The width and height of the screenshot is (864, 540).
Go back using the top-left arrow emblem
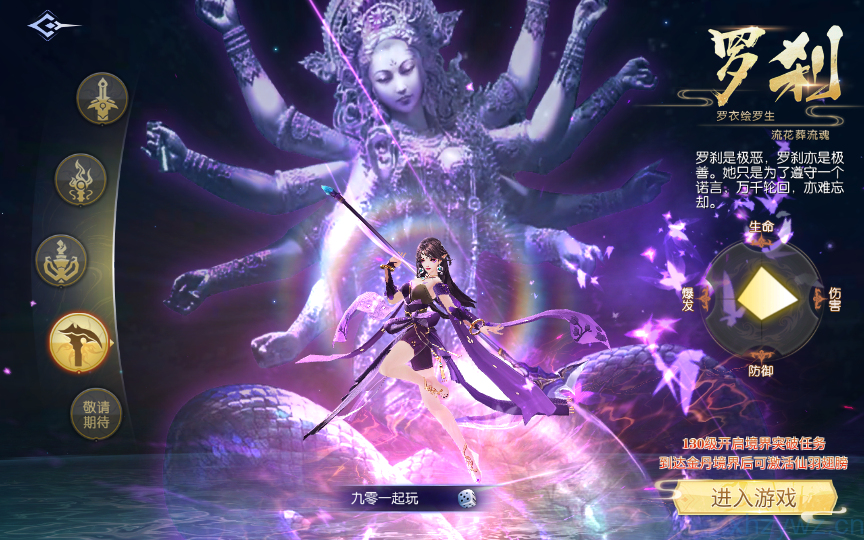pyautogui.click(x=53, y=25)
